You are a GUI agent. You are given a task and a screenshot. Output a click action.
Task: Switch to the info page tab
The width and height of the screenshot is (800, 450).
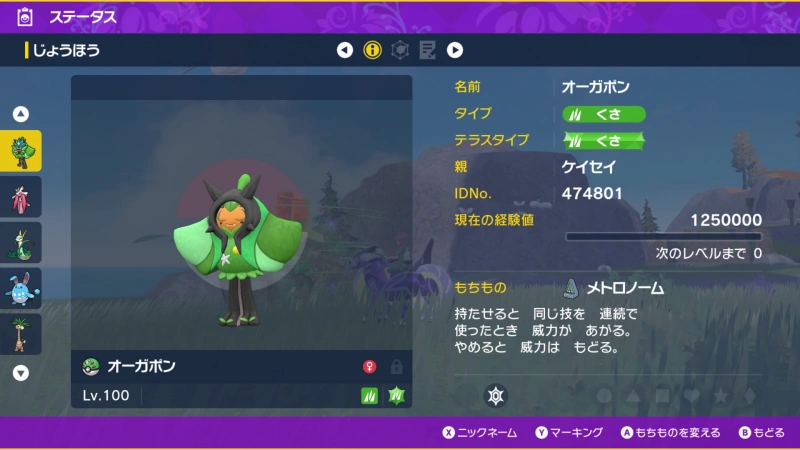coord(373,50)
